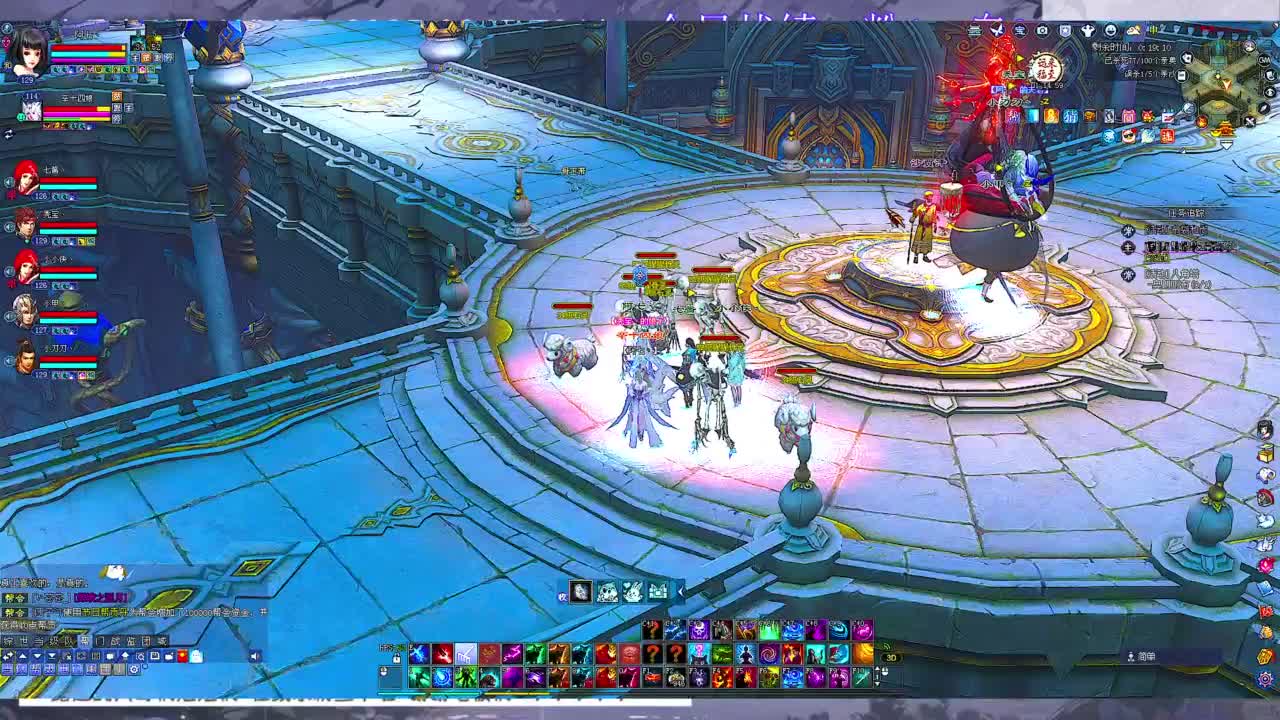The image size is (1280, 720).
Task: Open the chat settings gear icon
Action: [x=134, y=670]
